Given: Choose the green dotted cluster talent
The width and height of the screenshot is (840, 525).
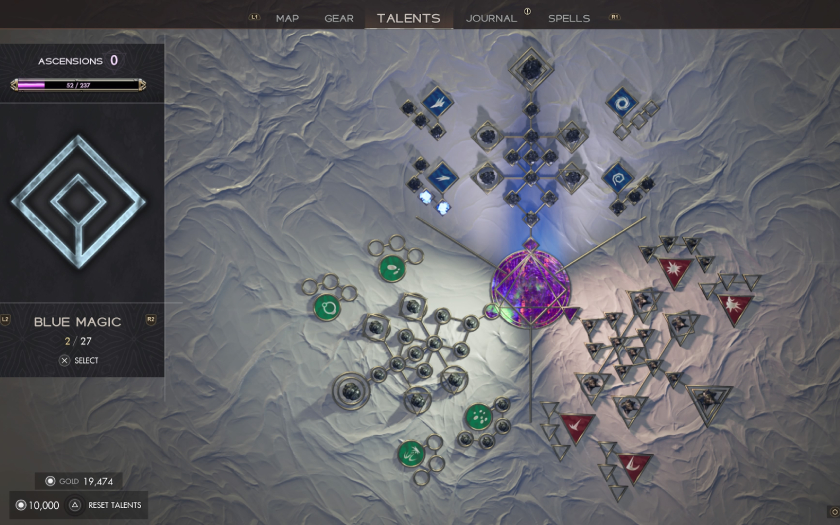Looking at the screenshot, I should pos(478,416).
